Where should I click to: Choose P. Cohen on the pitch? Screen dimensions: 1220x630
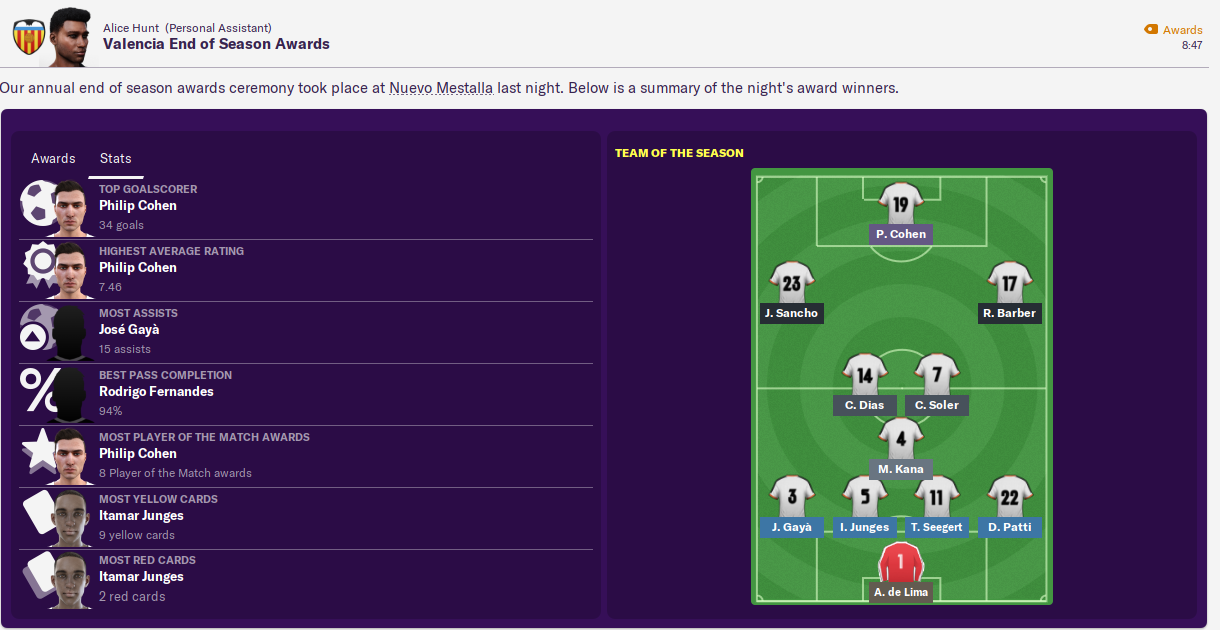tap(900, 234)
